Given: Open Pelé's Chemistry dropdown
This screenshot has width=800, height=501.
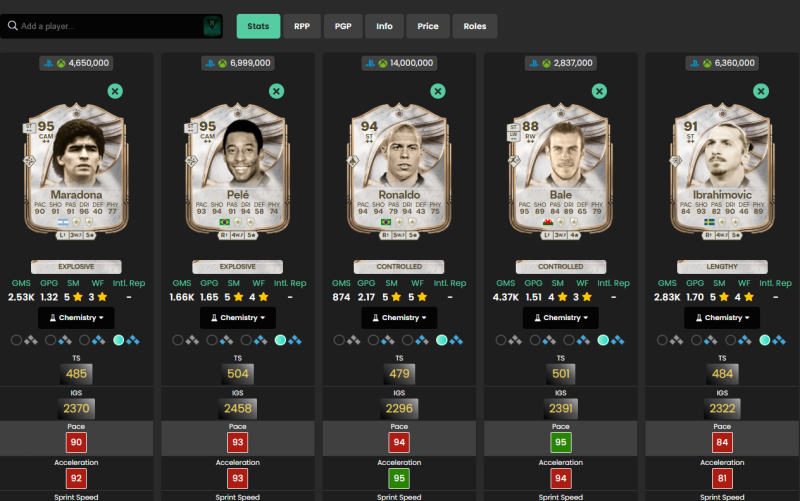Looking at the screenshot, I should point(238,318).
